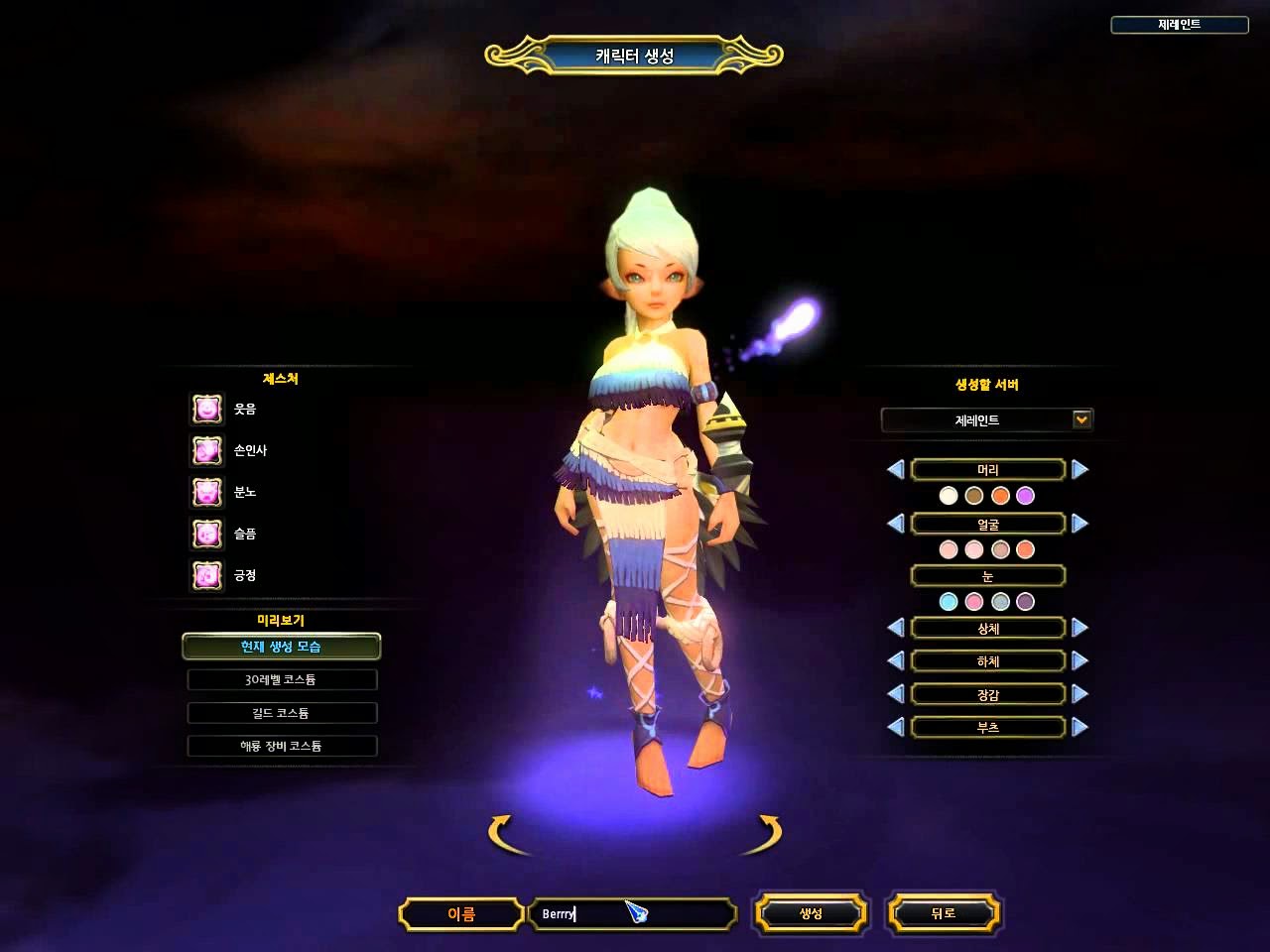Image resolution: width=1270 pixels, height=952 pixels.
Task: Select the 손인사 (wave) gesture icon
Action: pyautogui.click(x=205, y=451)
